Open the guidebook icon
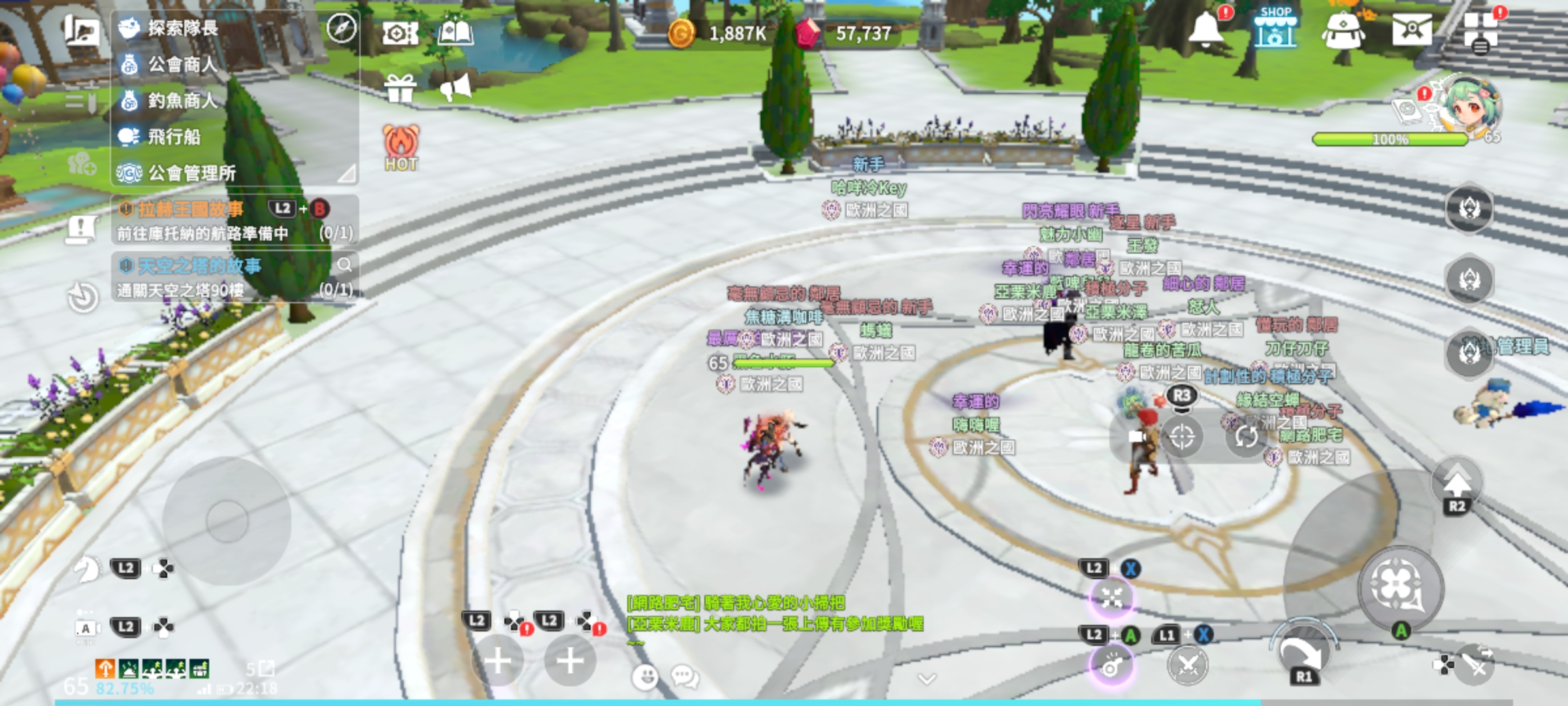Image resolution: width=1568 pixels, height=706 pixels. pyautogui.click(x=455, y=31)
